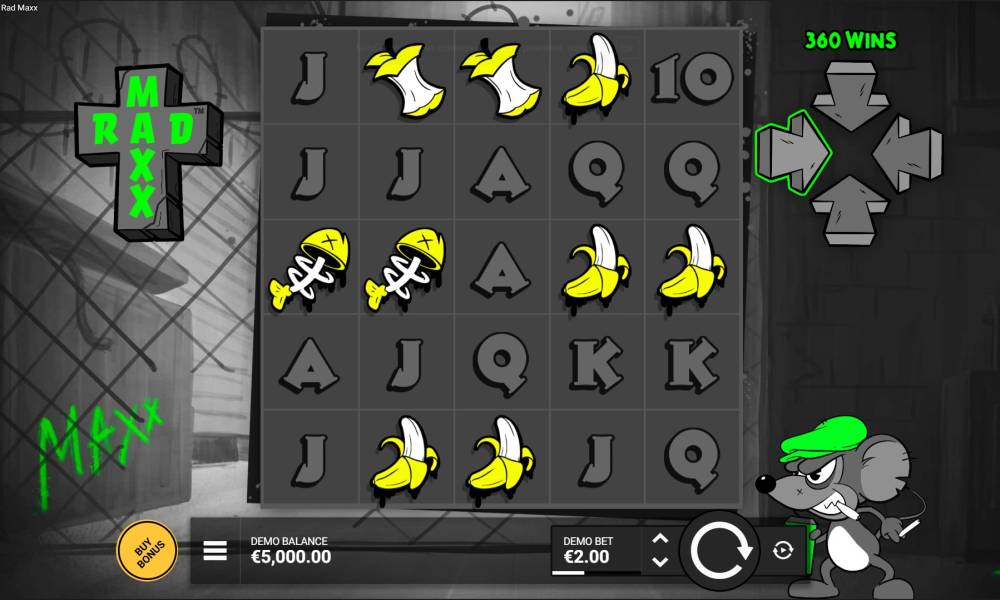Open the hamburger menu

(x=215, y=550)
